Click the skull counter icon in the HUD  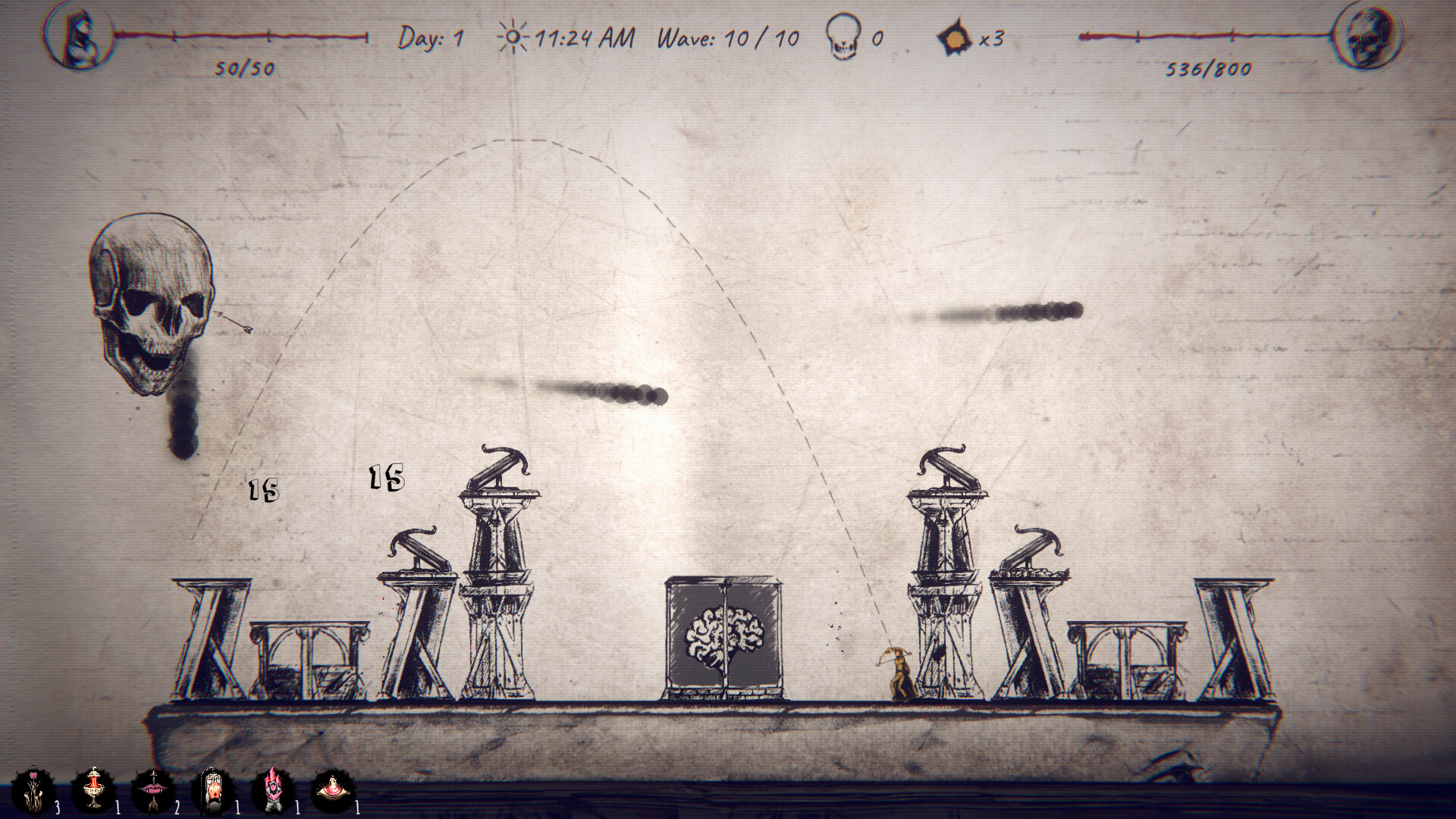(x=843, y=38)
